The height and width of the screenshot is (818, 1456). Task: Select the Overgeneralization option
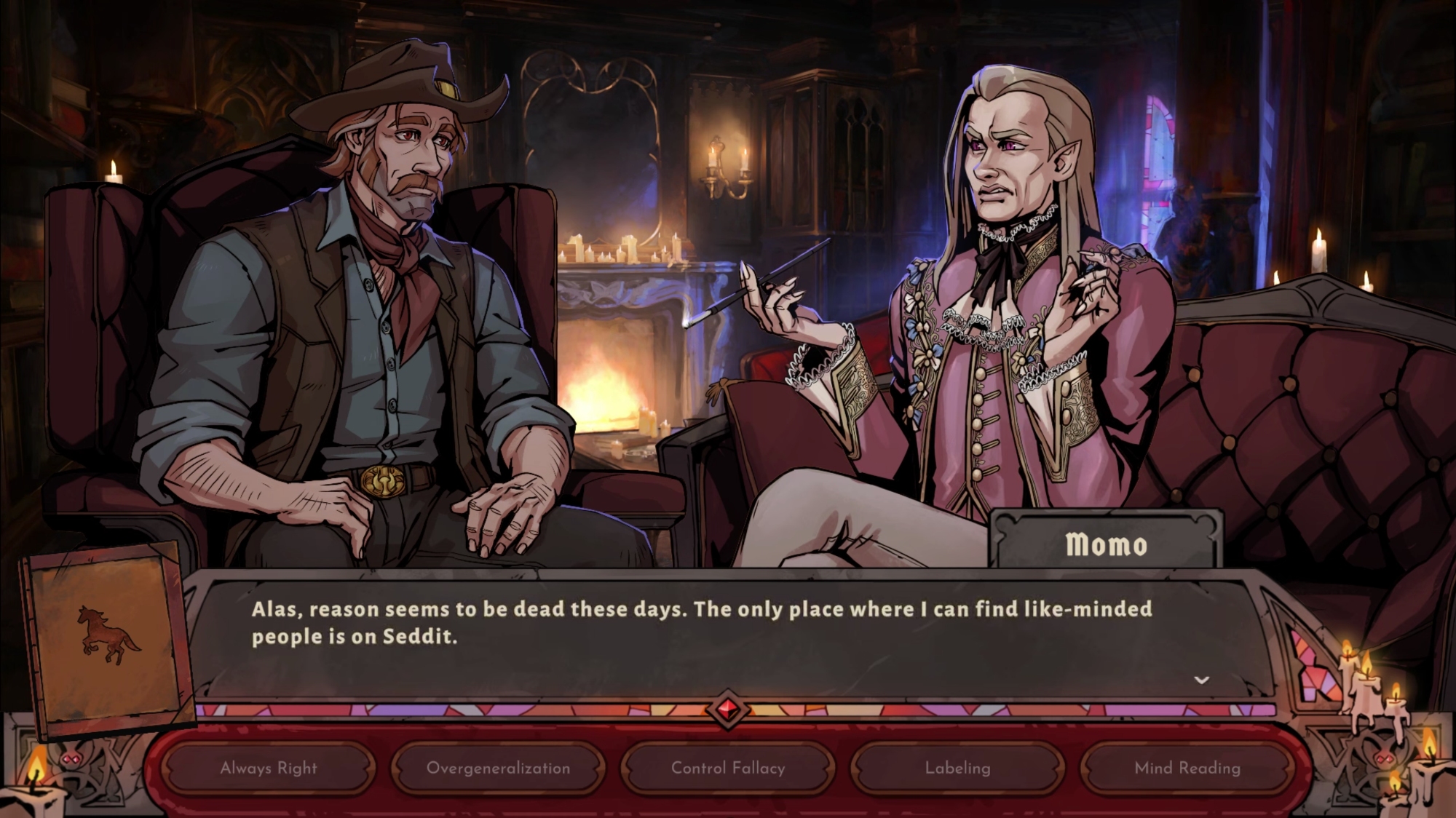click(x=498, y=768)
